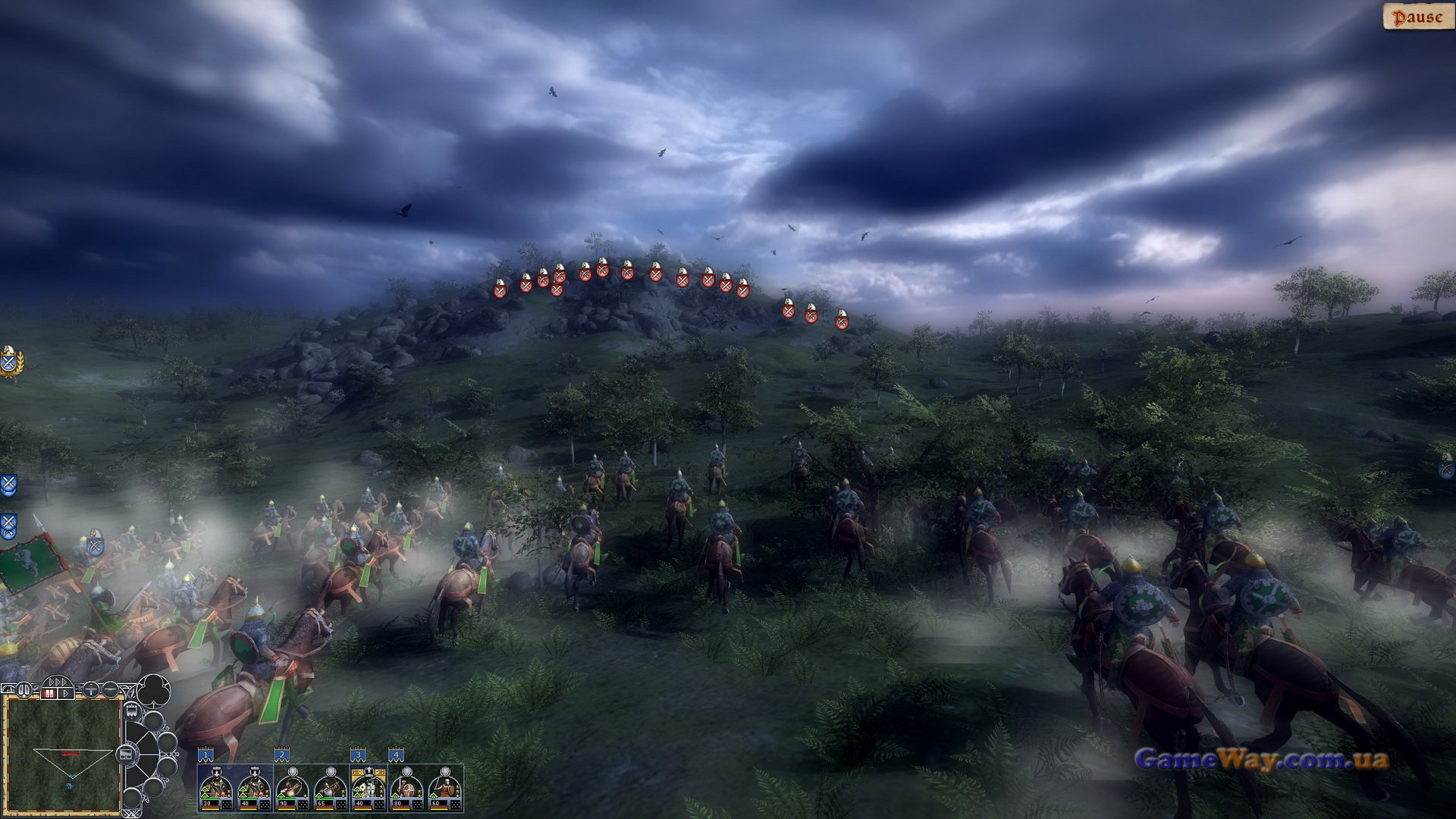Select the archer unit card with 65 men

[x=330, y=789]
